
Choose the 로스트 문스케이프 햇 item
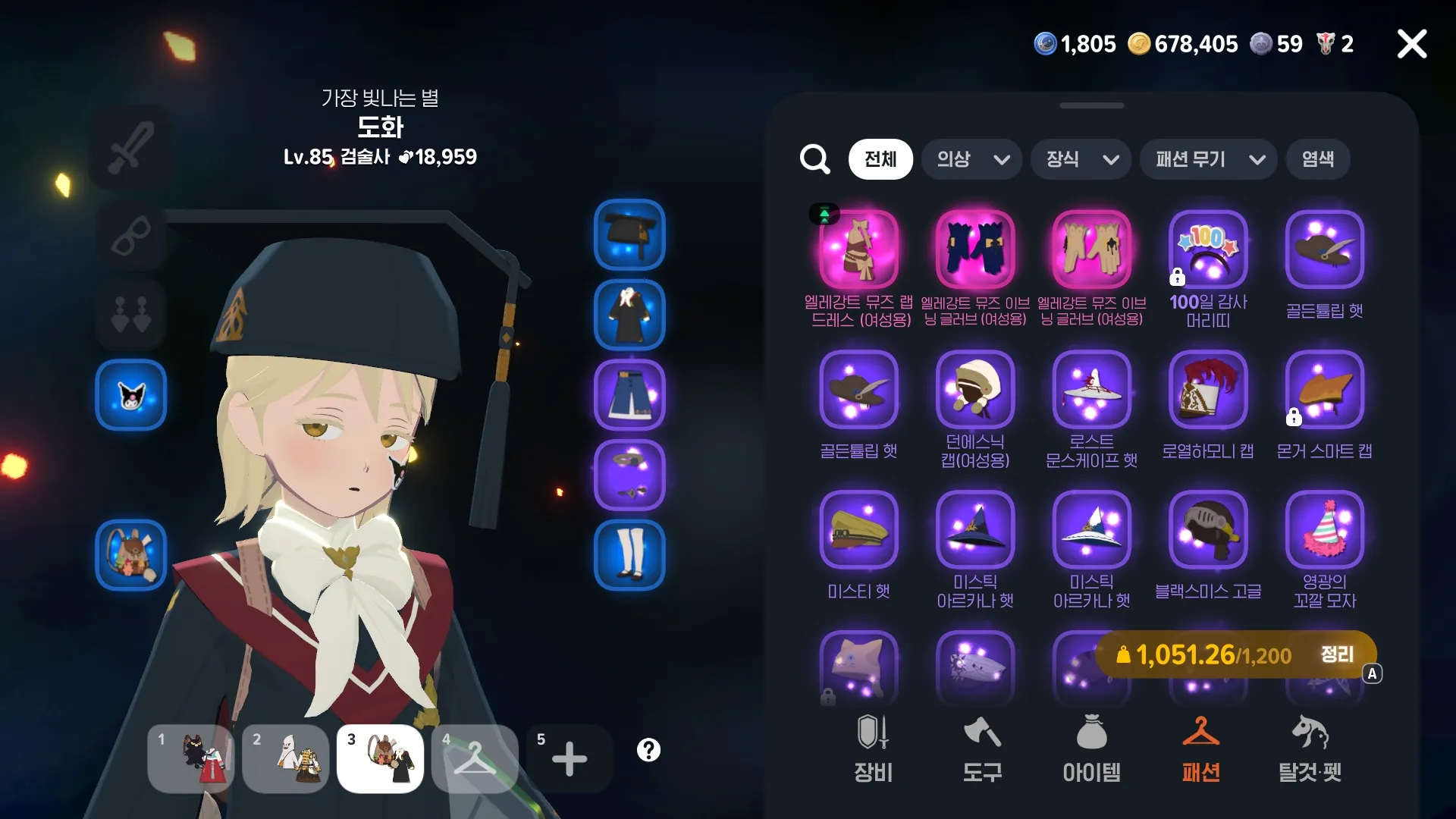(x=1091, y=390)
